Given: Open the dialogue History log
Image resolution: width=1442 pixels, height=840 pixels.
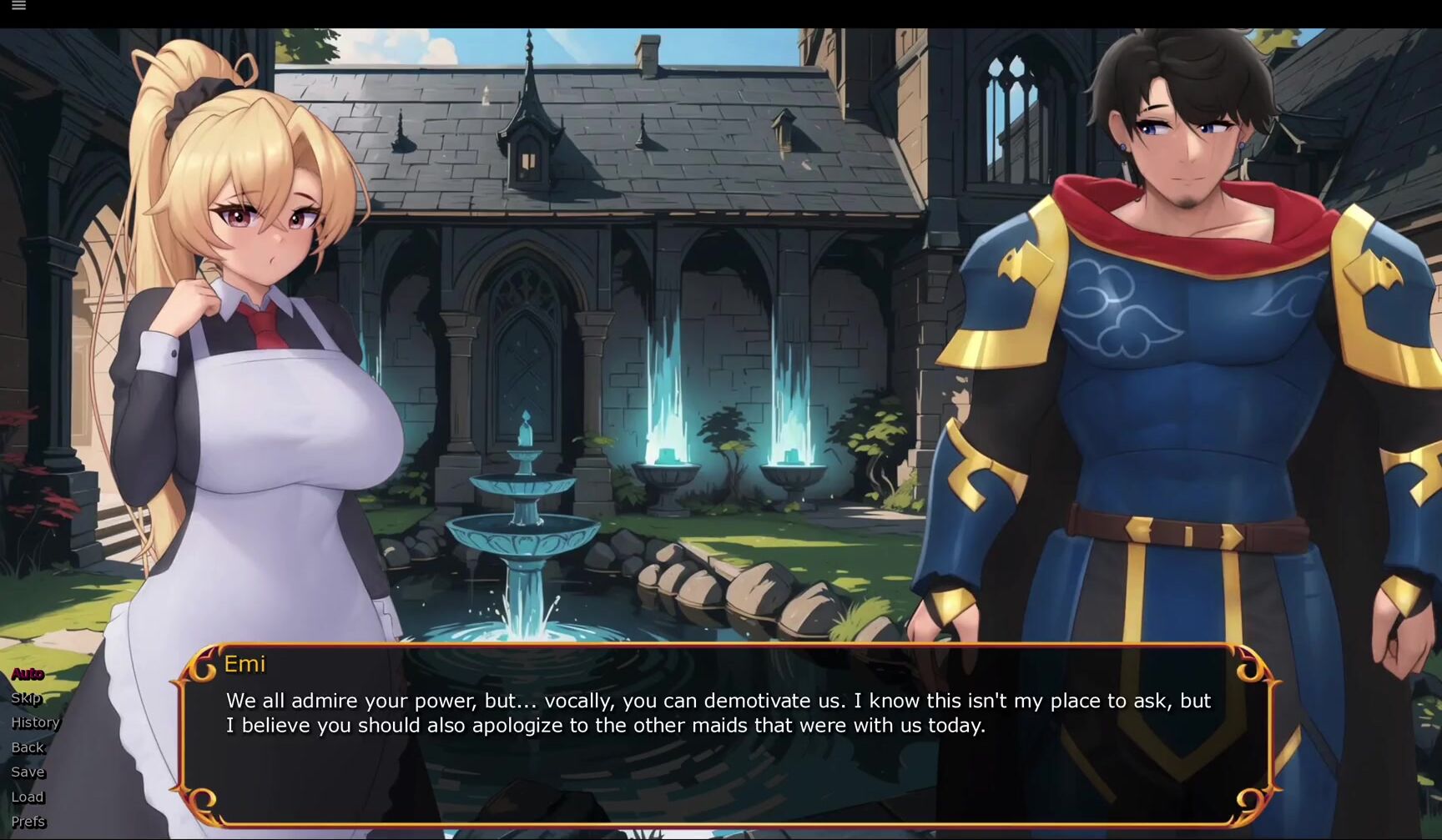Looking at the screenshot, I should pos(35,722).
